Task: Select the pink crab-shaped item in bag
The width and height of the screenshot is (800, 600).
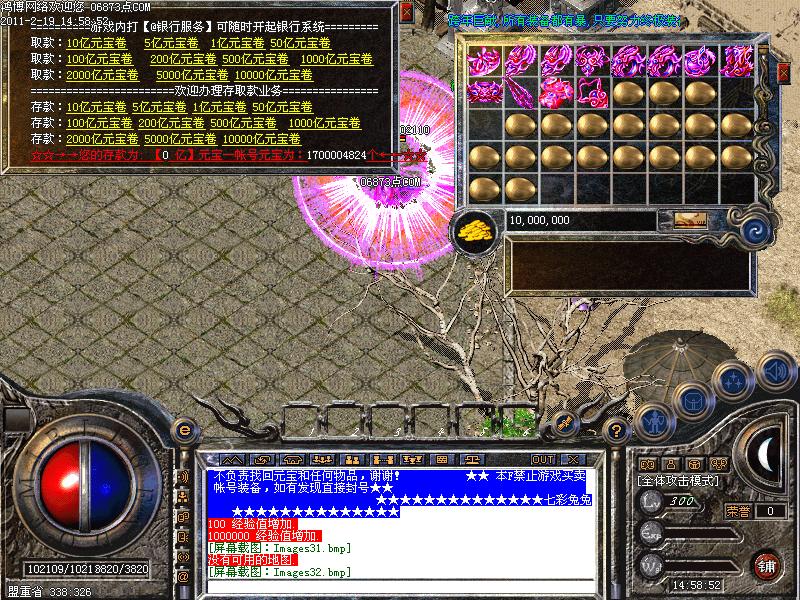Action: 484,92
